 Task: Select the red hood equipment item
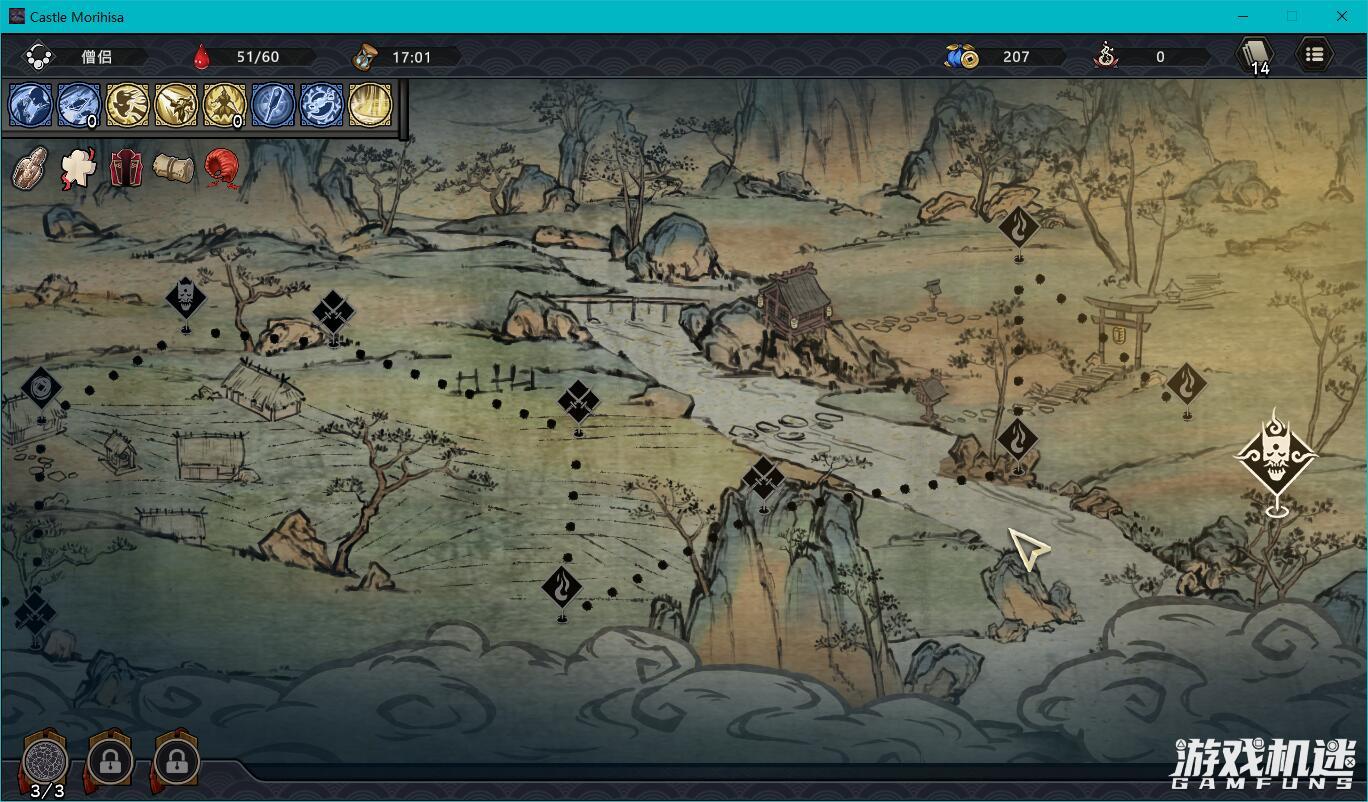click(220, 168)
